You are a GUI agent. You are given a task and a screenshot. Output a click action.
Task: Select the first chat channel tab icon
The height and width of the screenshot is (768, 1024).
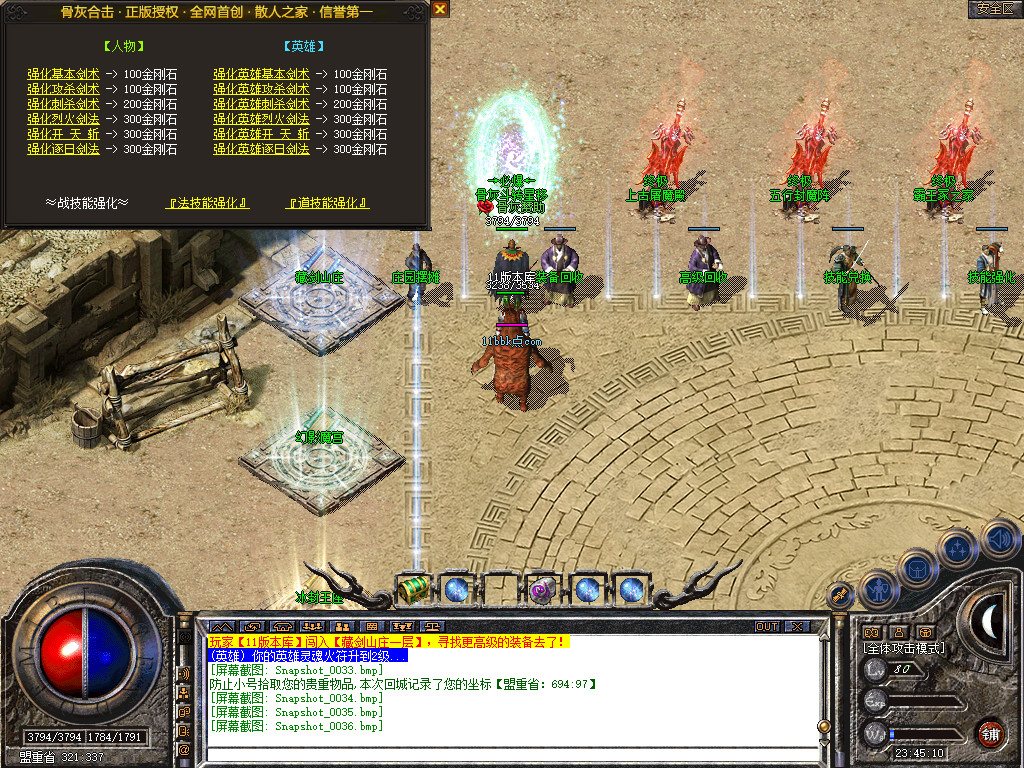[x=221, y=627]
